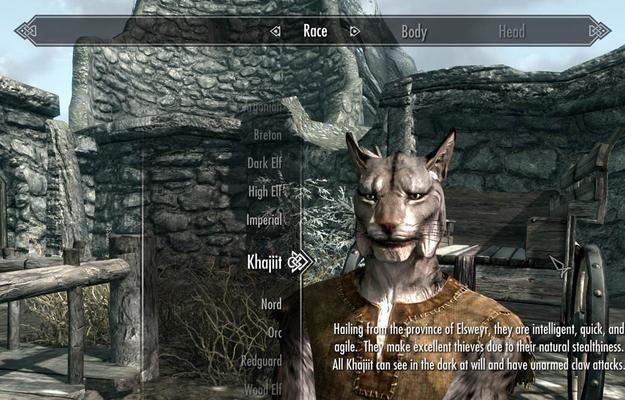Image resolution: width=625 pixels, height=400 pixels.
Task: Switch to the Body tab
Action: (414, 31)
